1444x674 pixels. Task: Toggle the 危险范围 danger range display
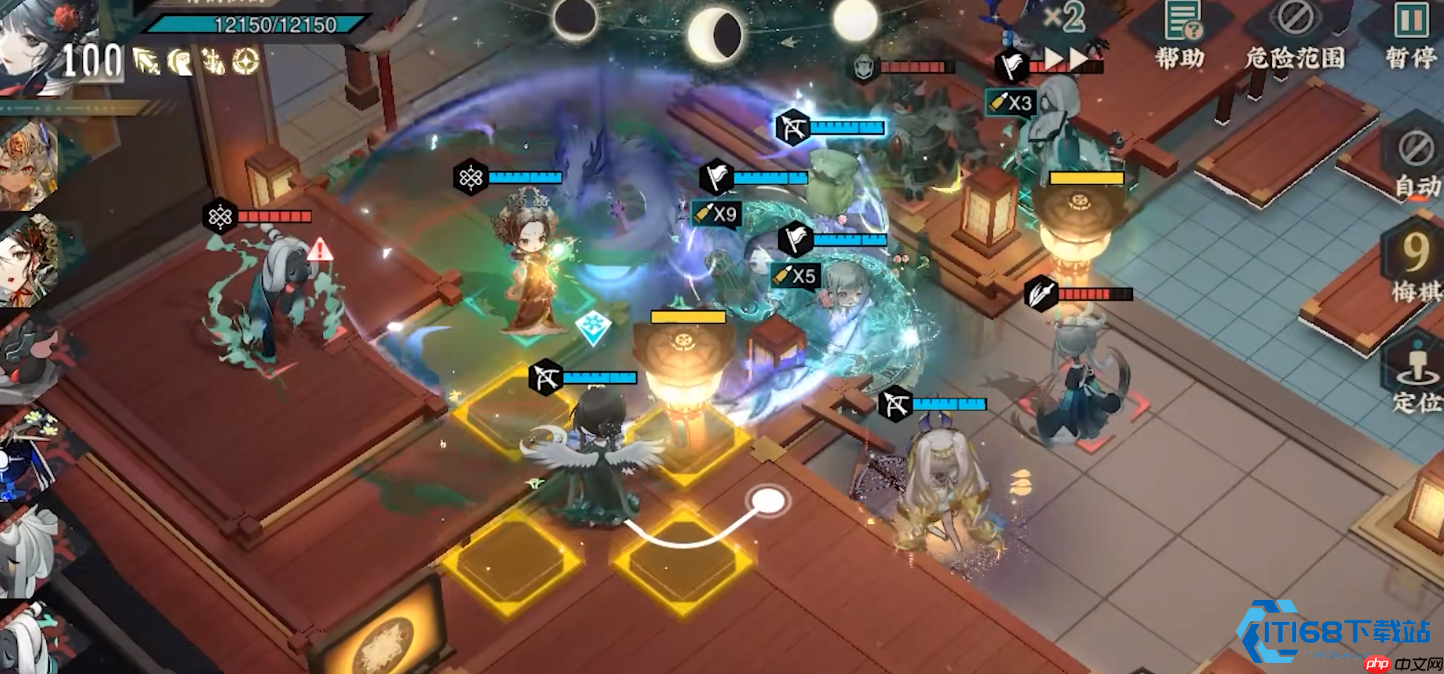coord(1294,34)
